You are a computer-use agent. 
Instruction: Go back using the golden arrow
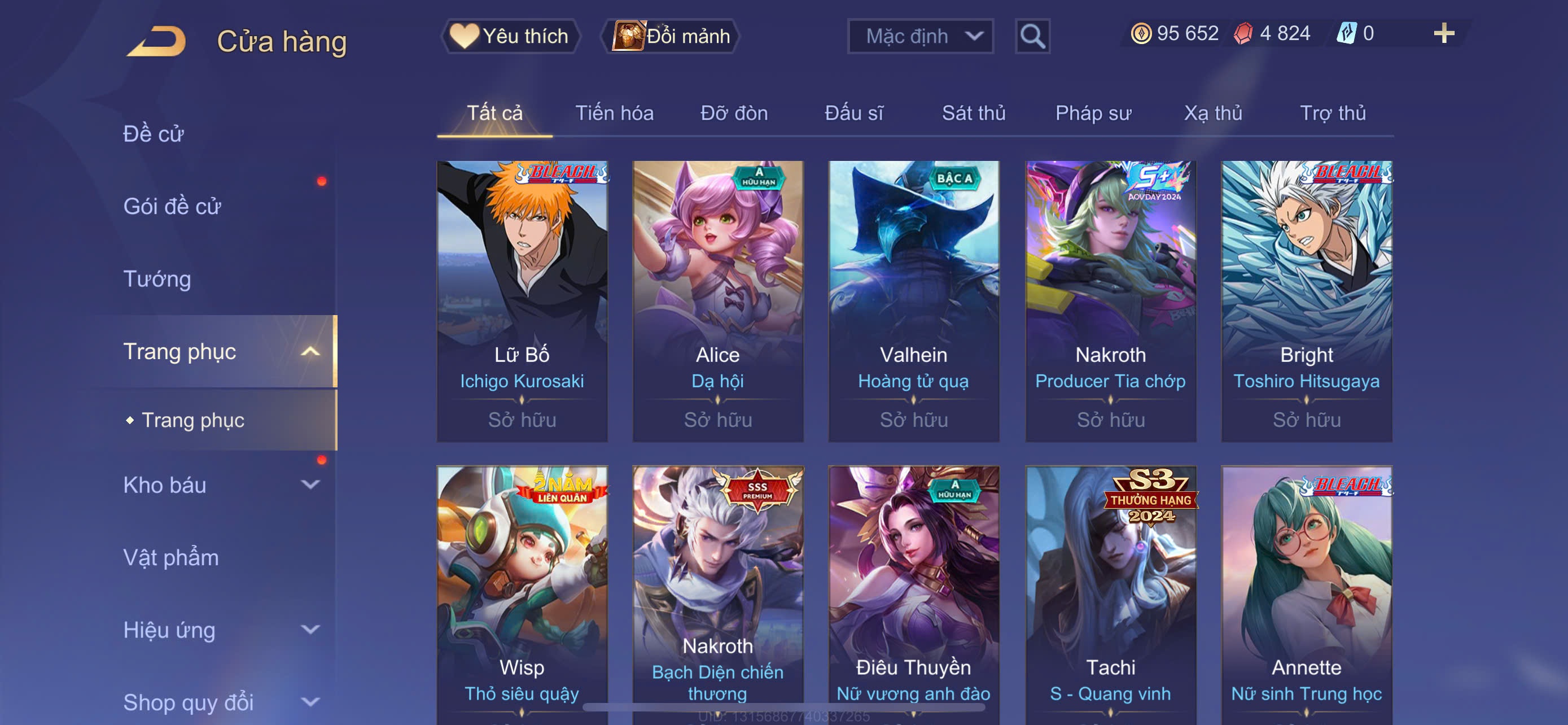157,41
